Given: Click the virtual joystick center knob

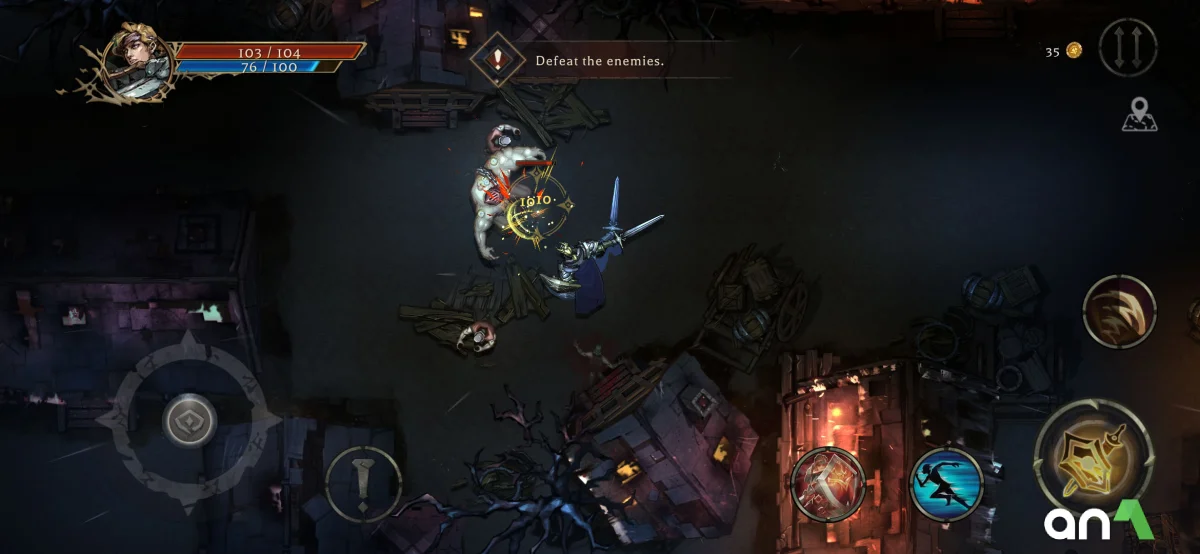Looking at the screenshot, I should (190, 420).
